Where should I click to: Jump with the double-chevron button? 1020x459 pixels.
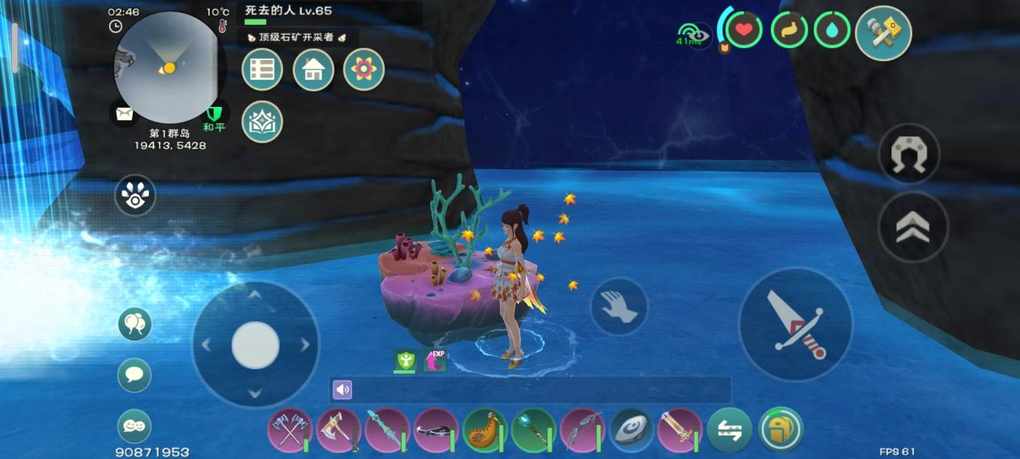coord(912,227)
